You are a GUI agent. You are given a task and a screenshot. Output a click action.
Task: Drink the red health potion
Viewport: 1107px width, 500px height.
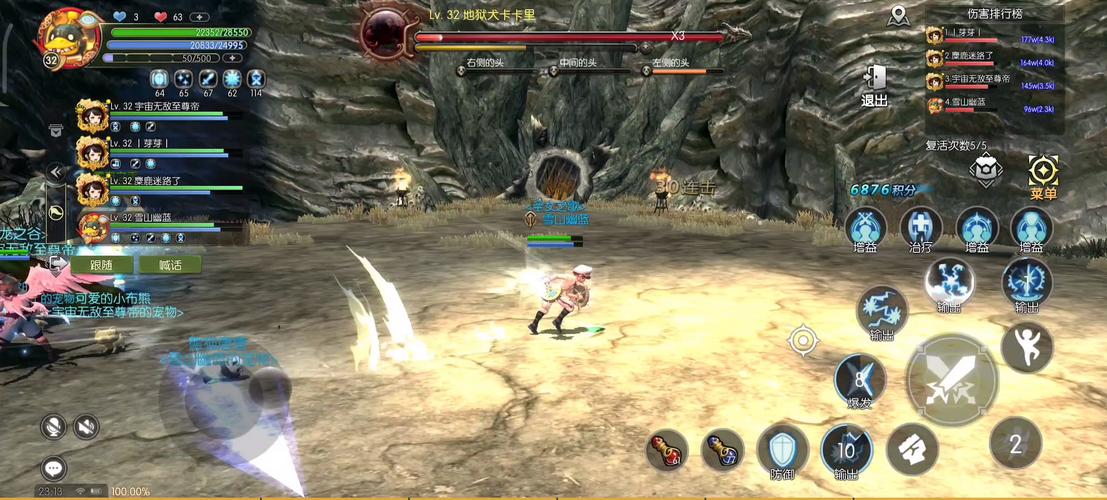pyautogui.click(x=666, y=451)
